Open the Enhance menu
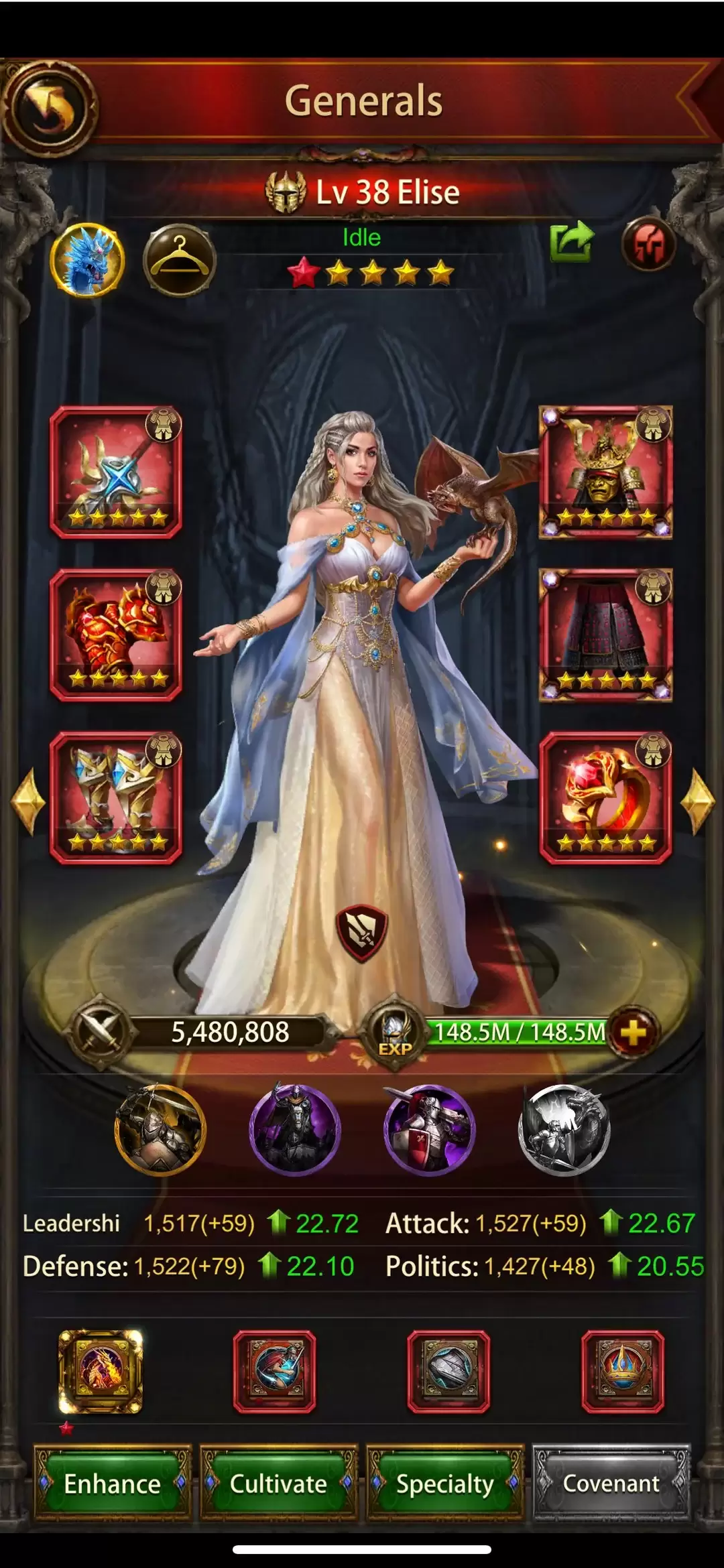 (x=113, y=1484)
